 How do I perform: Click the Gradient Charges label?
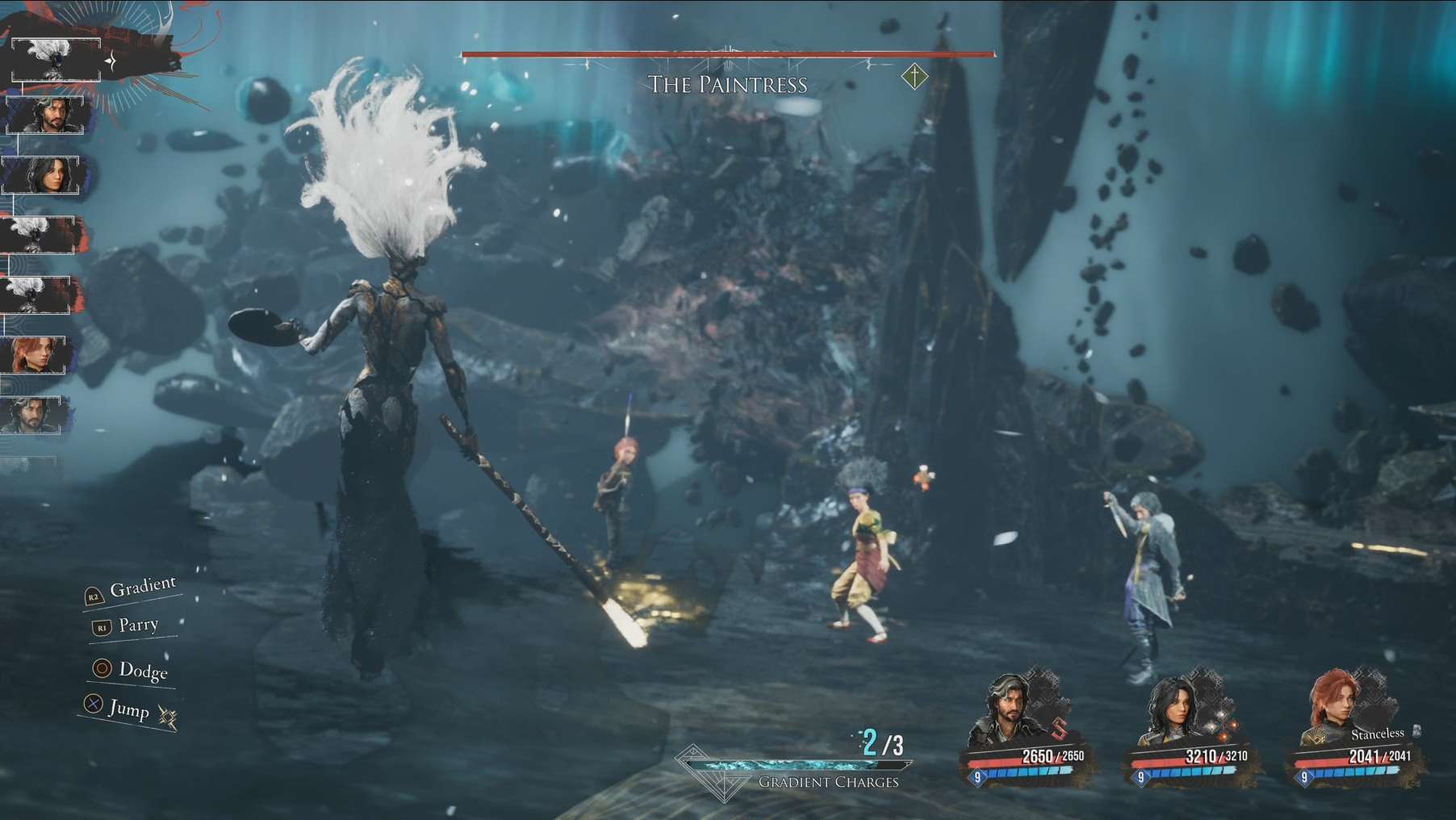pos(826,780)
